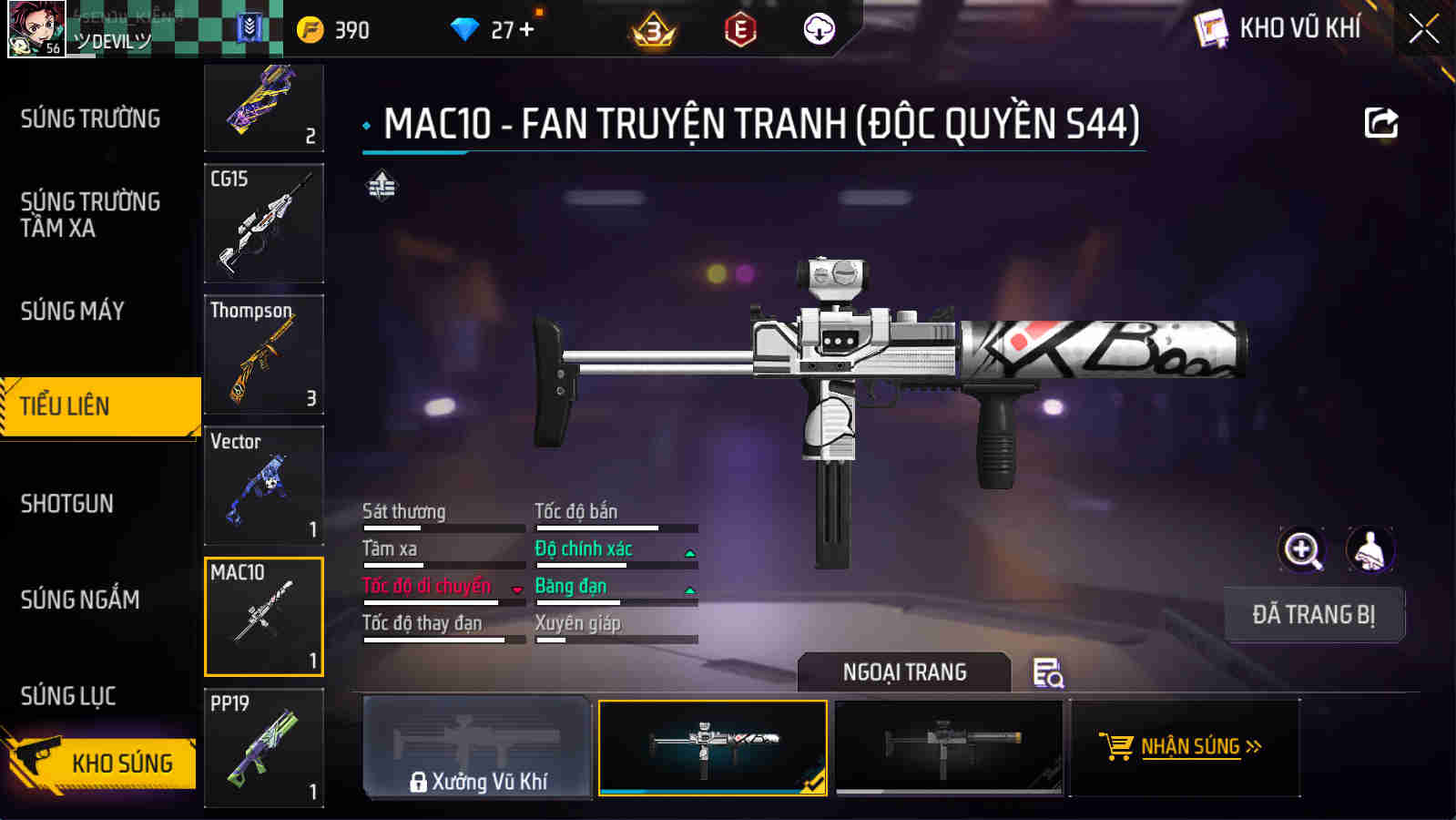Choose the Vector weapon slot
This screenshot has height=820, width=1456.
click(264, 486)
